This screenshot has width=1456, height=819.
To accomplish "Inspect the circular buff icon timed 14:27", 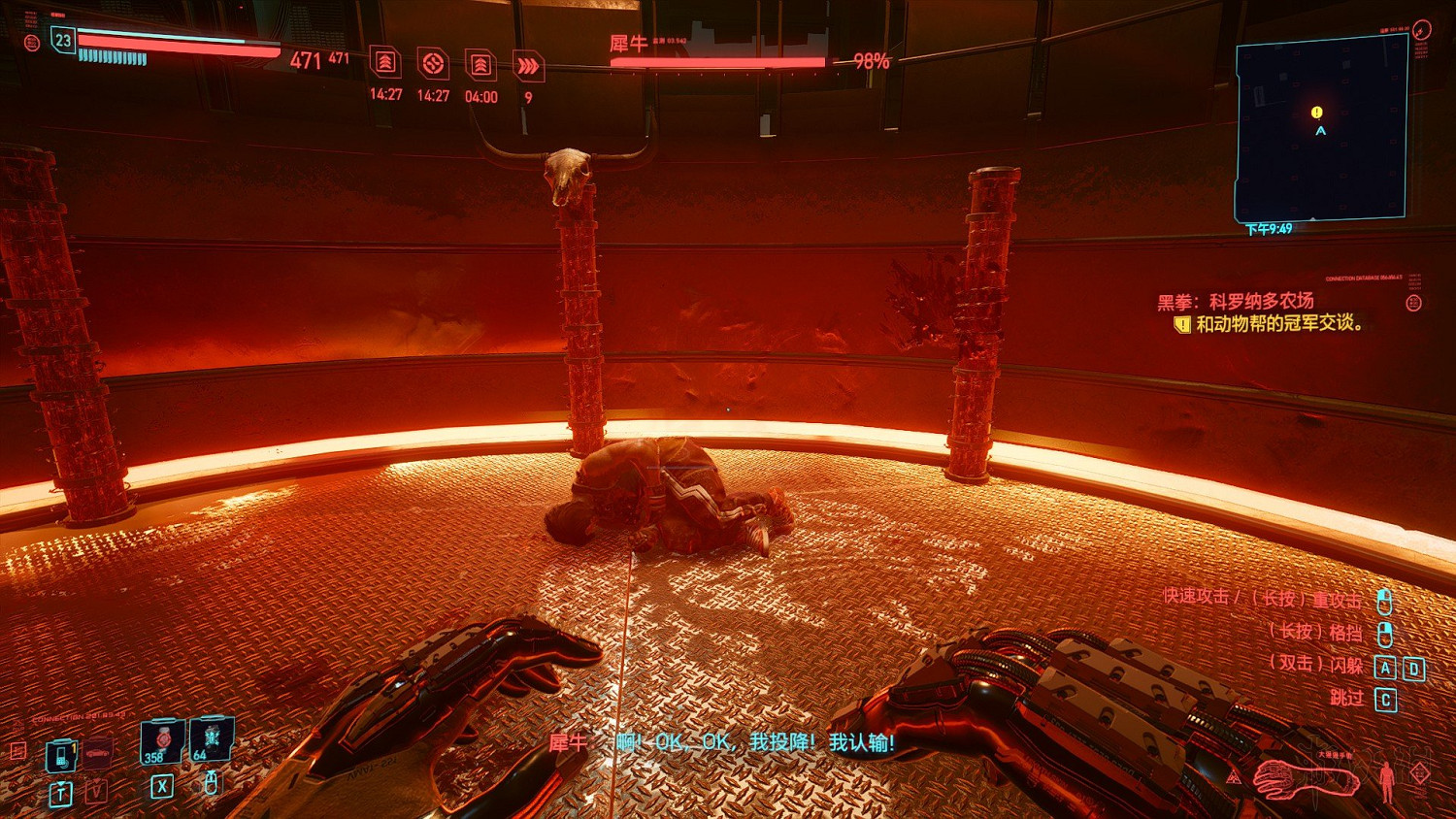I will [x=433, y=64].
